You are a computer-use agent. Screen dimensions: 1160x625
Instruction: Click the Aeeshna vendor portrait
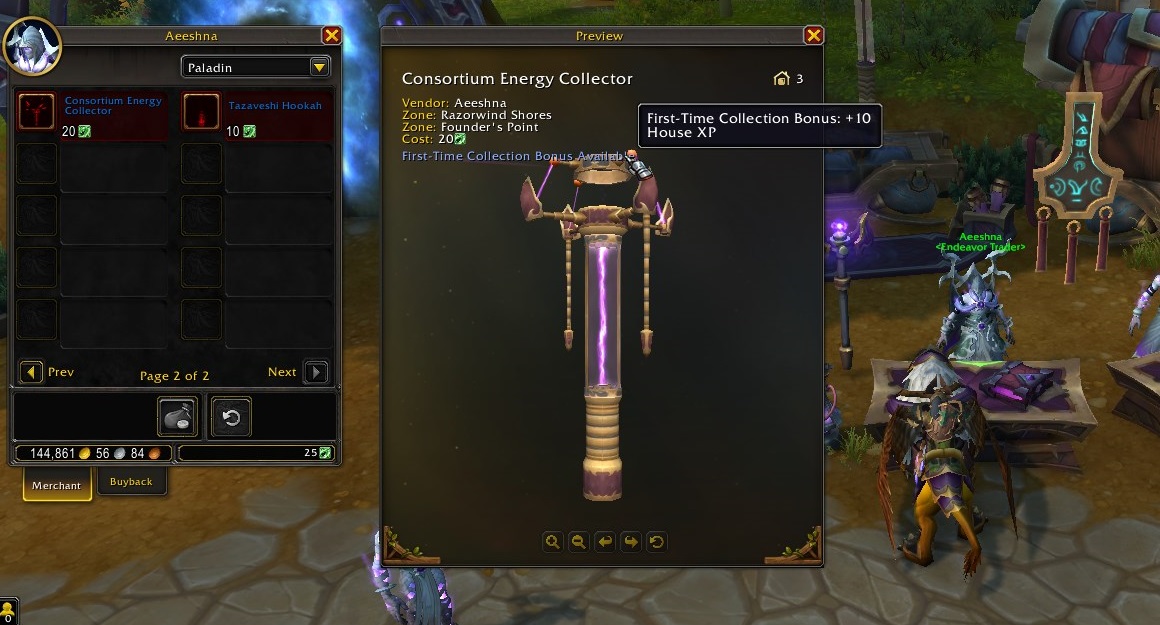(x=32, y=46)
